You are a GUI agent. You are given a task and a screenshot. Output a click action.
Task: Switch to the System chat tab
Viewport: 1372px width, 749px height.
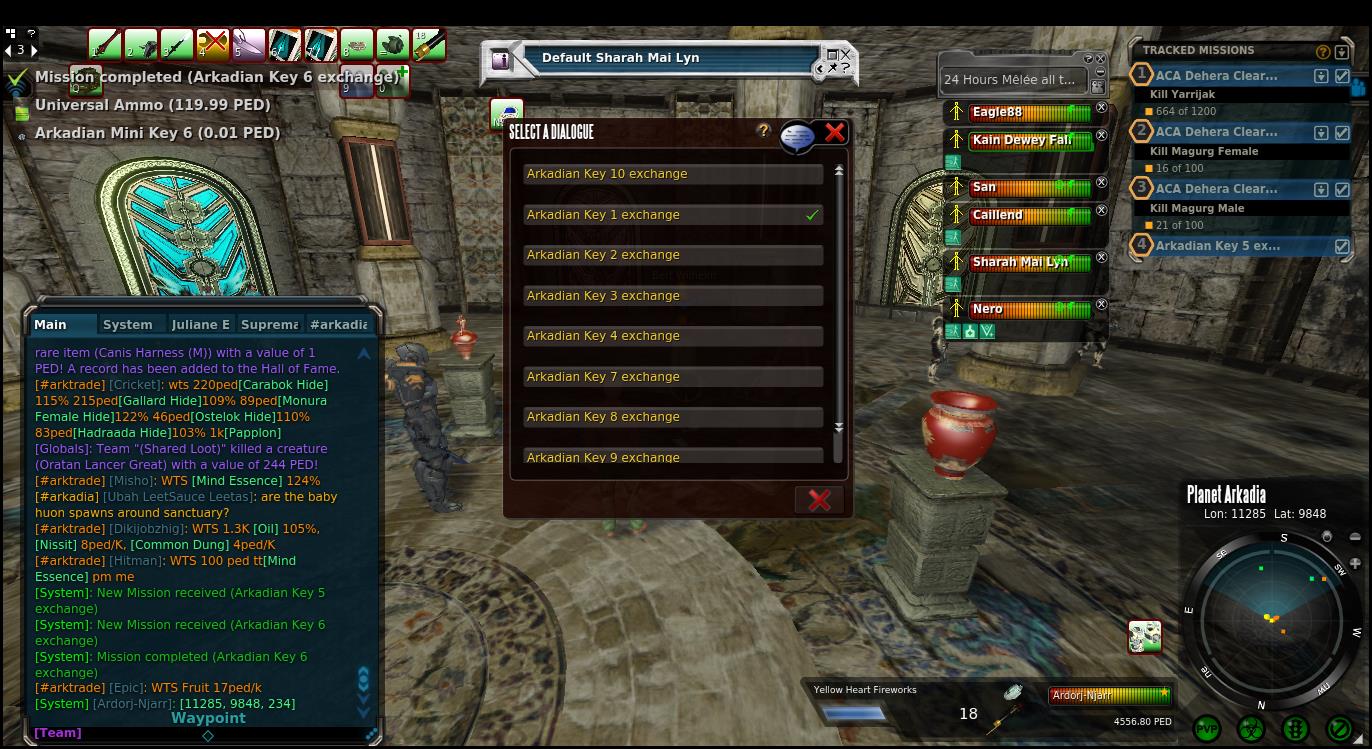128,324
